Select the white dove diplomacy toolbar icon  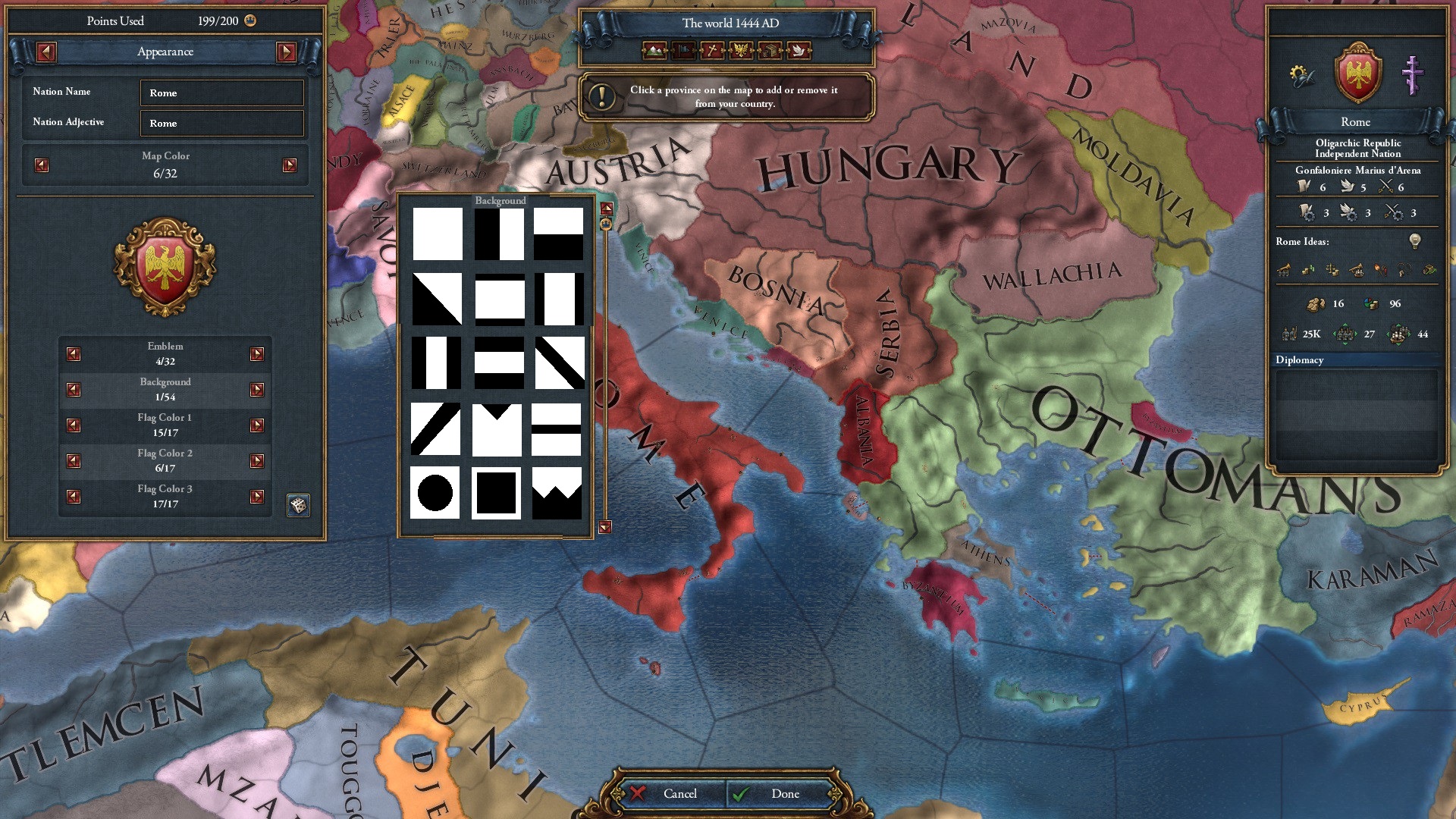[798, 52]
